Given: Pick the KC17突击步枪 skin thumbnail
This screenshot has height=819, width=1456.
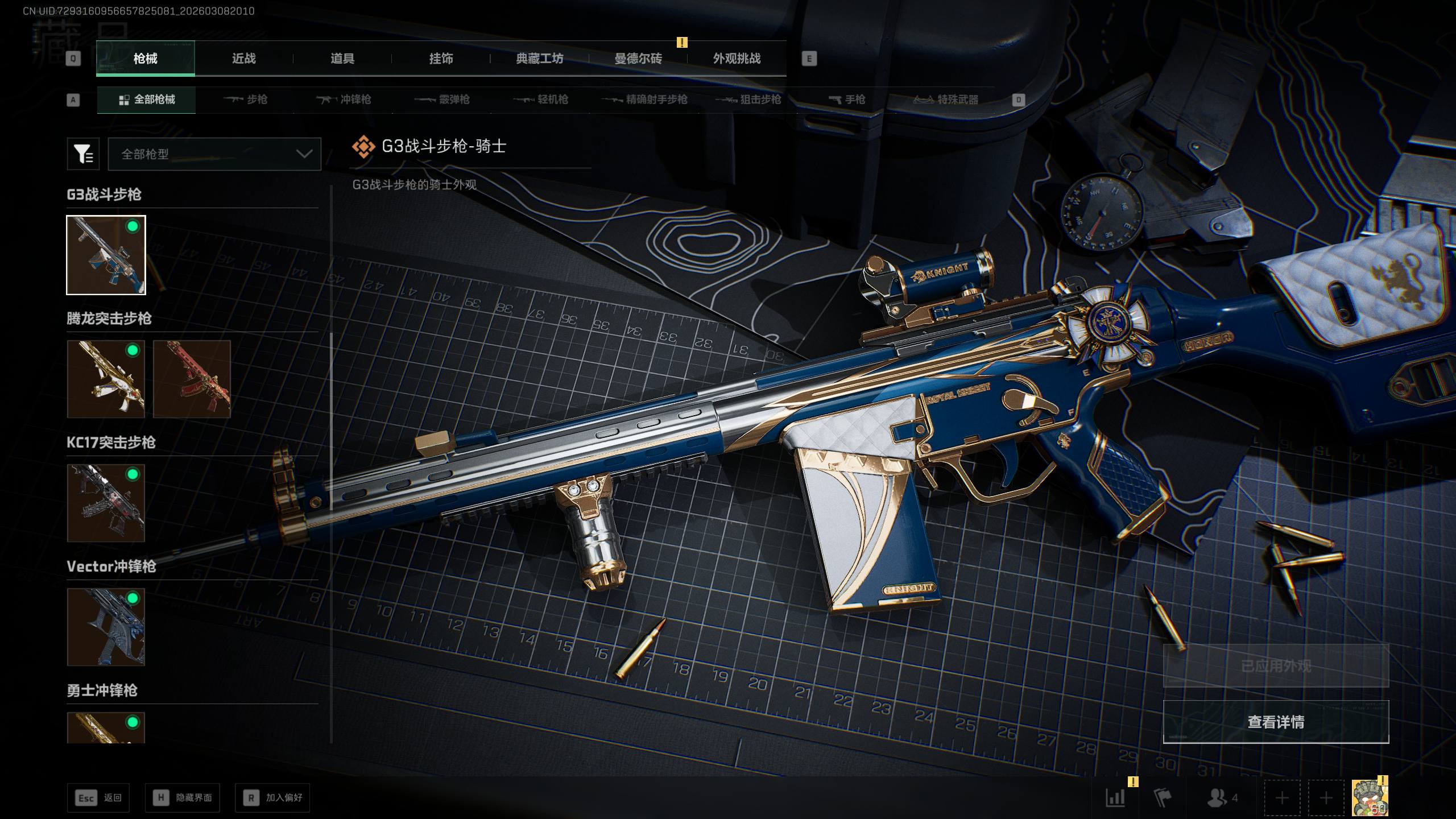Looking at the screenshot, I should pos(106,503).
